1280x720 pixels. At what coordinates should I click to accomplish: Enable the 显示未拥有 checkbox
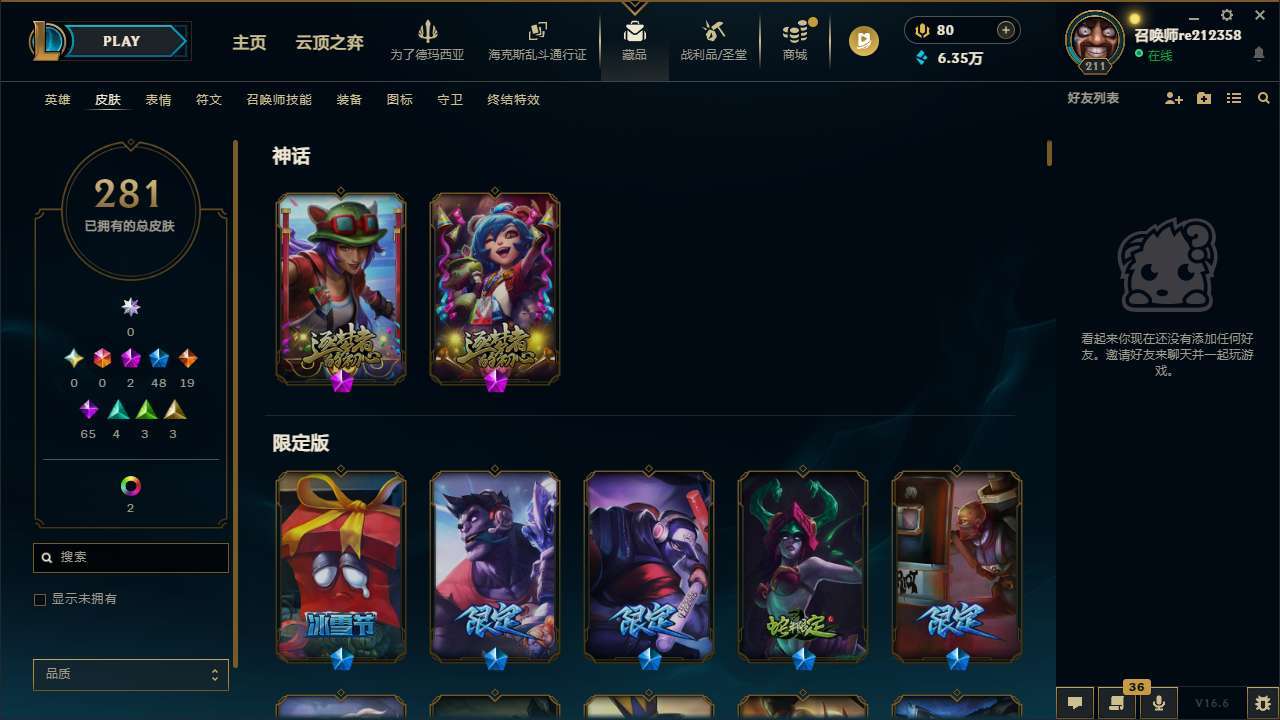pyautogui.click(x=40, y=599)
